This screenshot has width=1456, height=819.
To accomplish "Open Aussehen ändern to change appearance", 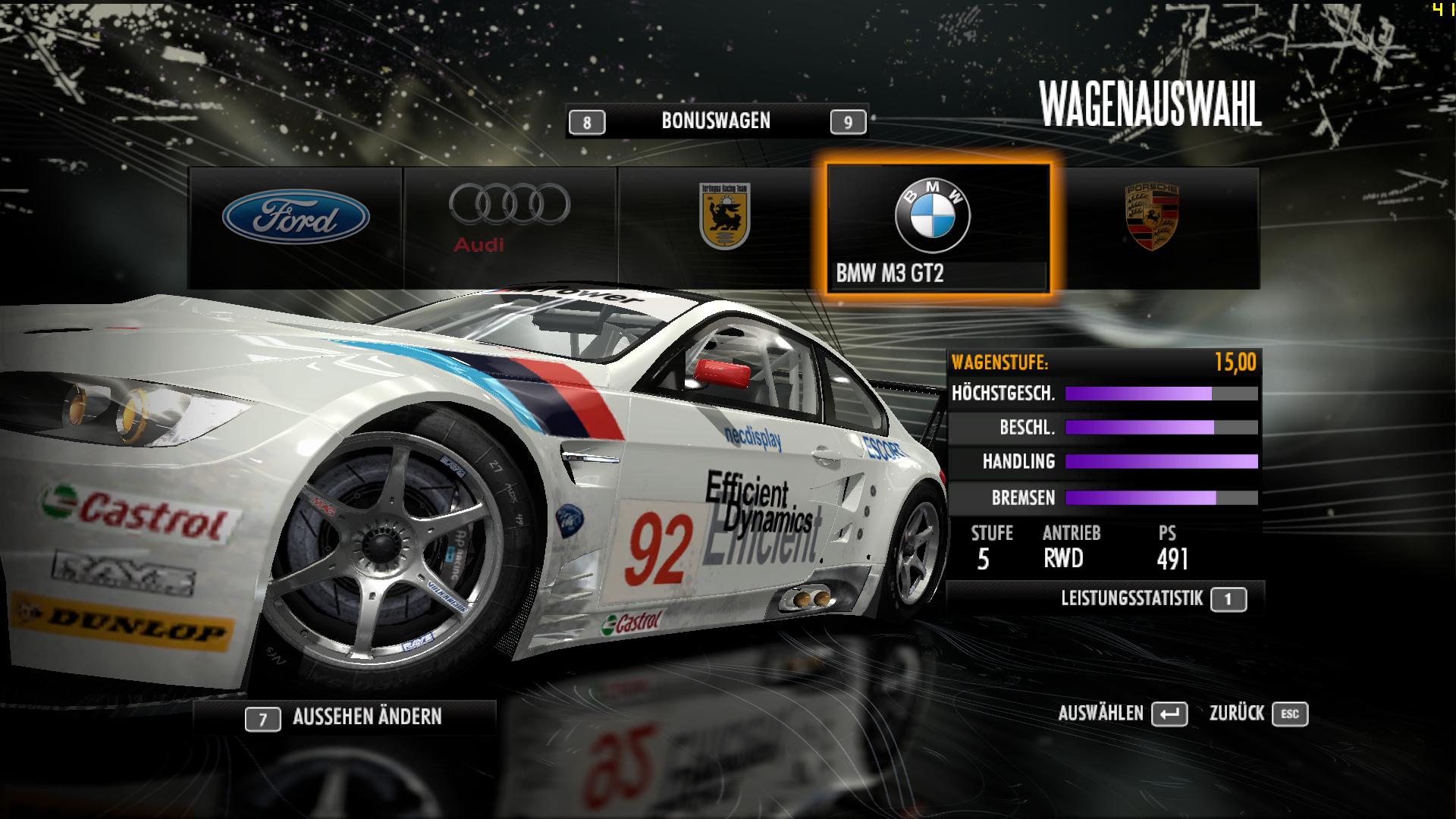I will [345, 717].
